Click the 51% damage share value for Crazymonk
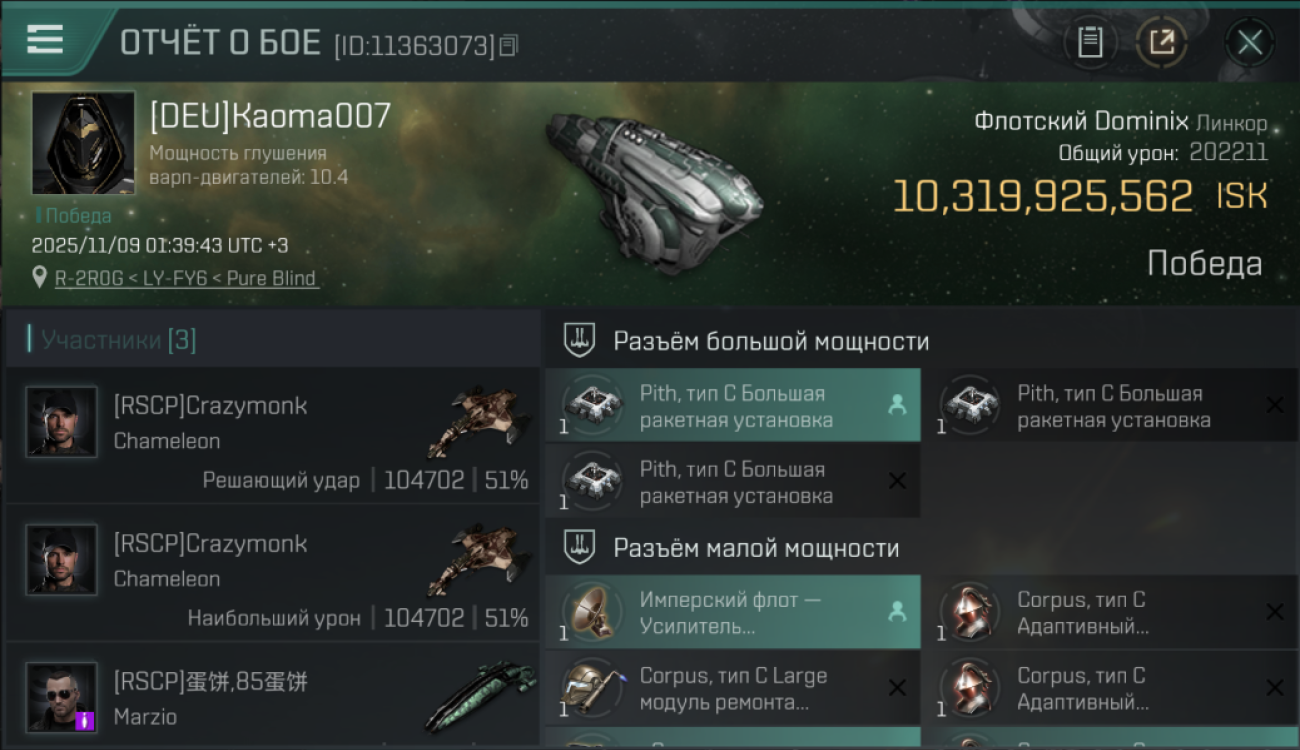This screenshot has width=1300, height=750. (x=507, y=479)
